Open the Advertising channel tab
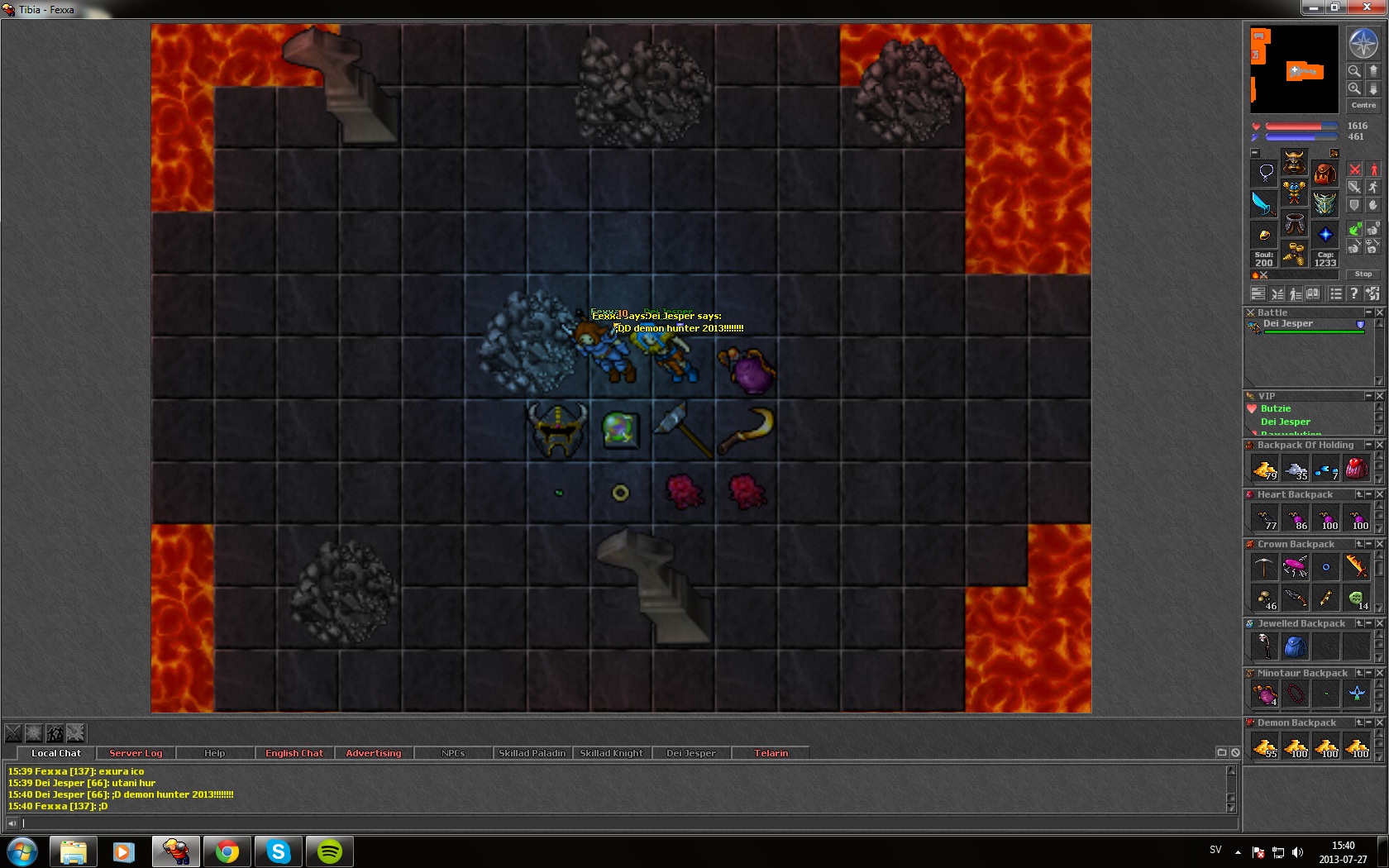Image resolution: width=1389 pixels, height=868 pixels. [x=373, y=753]
